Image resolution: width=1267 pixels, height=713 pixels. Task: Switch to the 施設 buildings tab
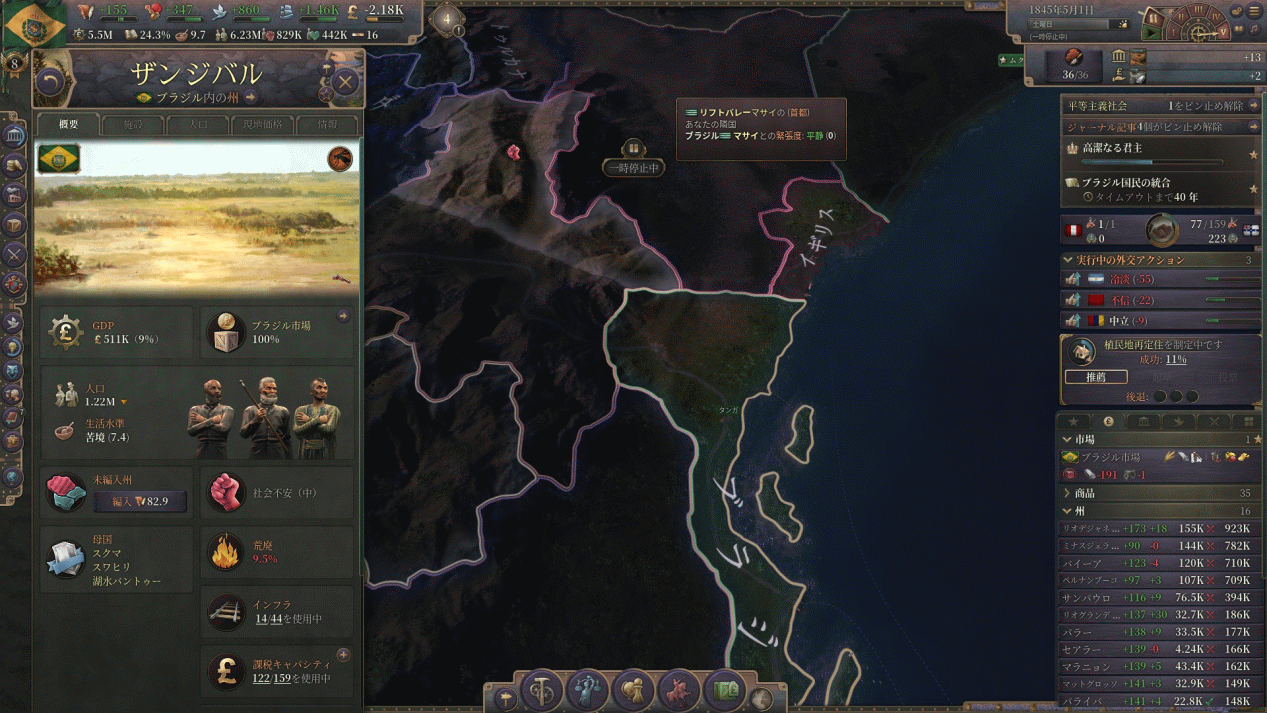(133, 125)
